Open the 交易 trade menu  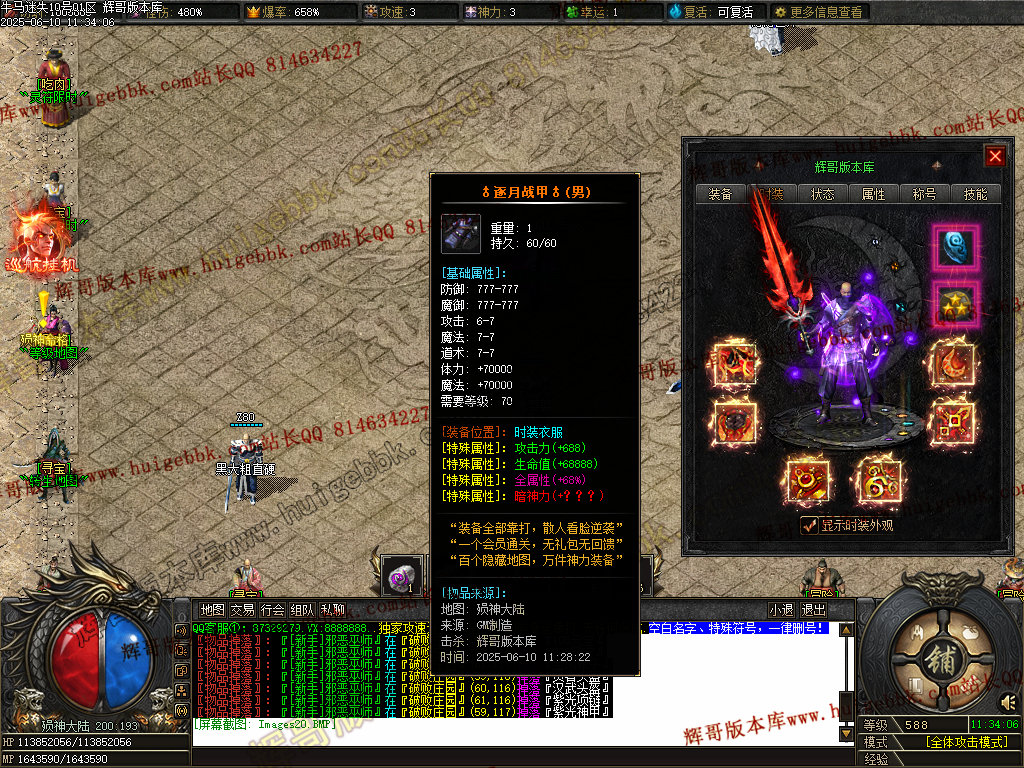coord(242,609)
